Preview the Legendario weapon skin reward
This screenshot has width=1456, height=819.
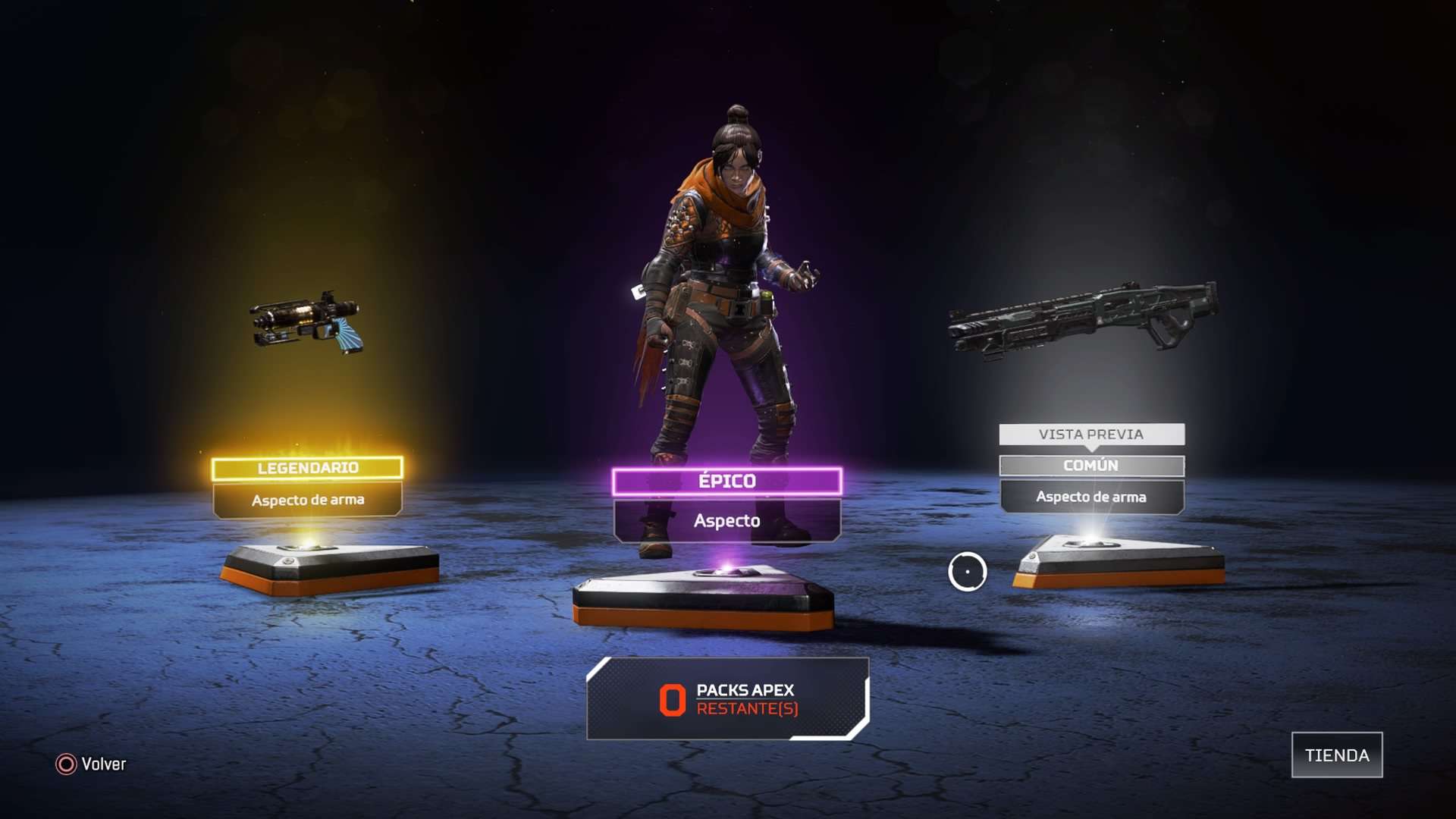coord(307,485)
